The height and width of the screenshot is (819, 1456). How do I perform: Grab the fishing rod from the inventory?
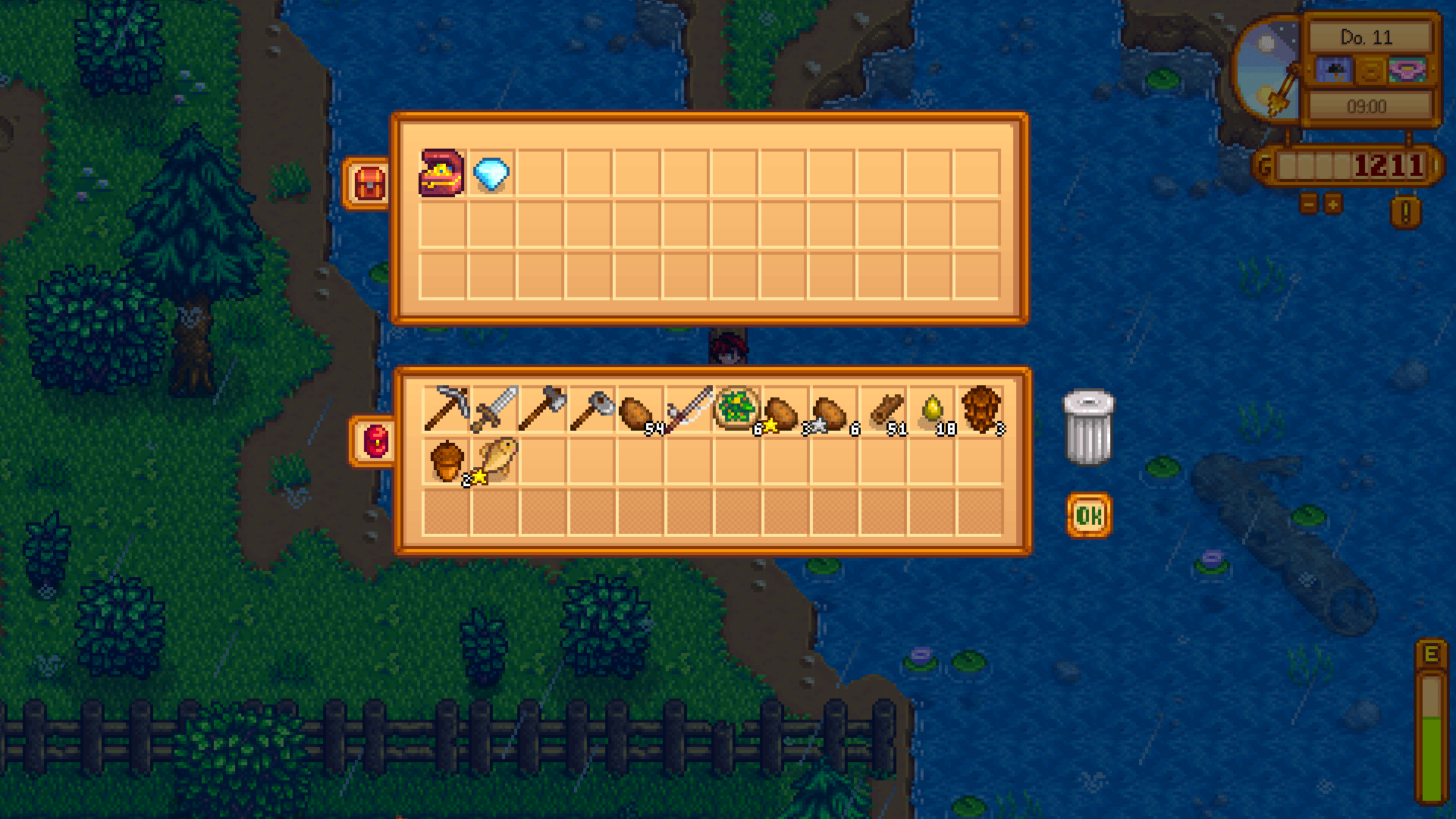coord(692,409)
